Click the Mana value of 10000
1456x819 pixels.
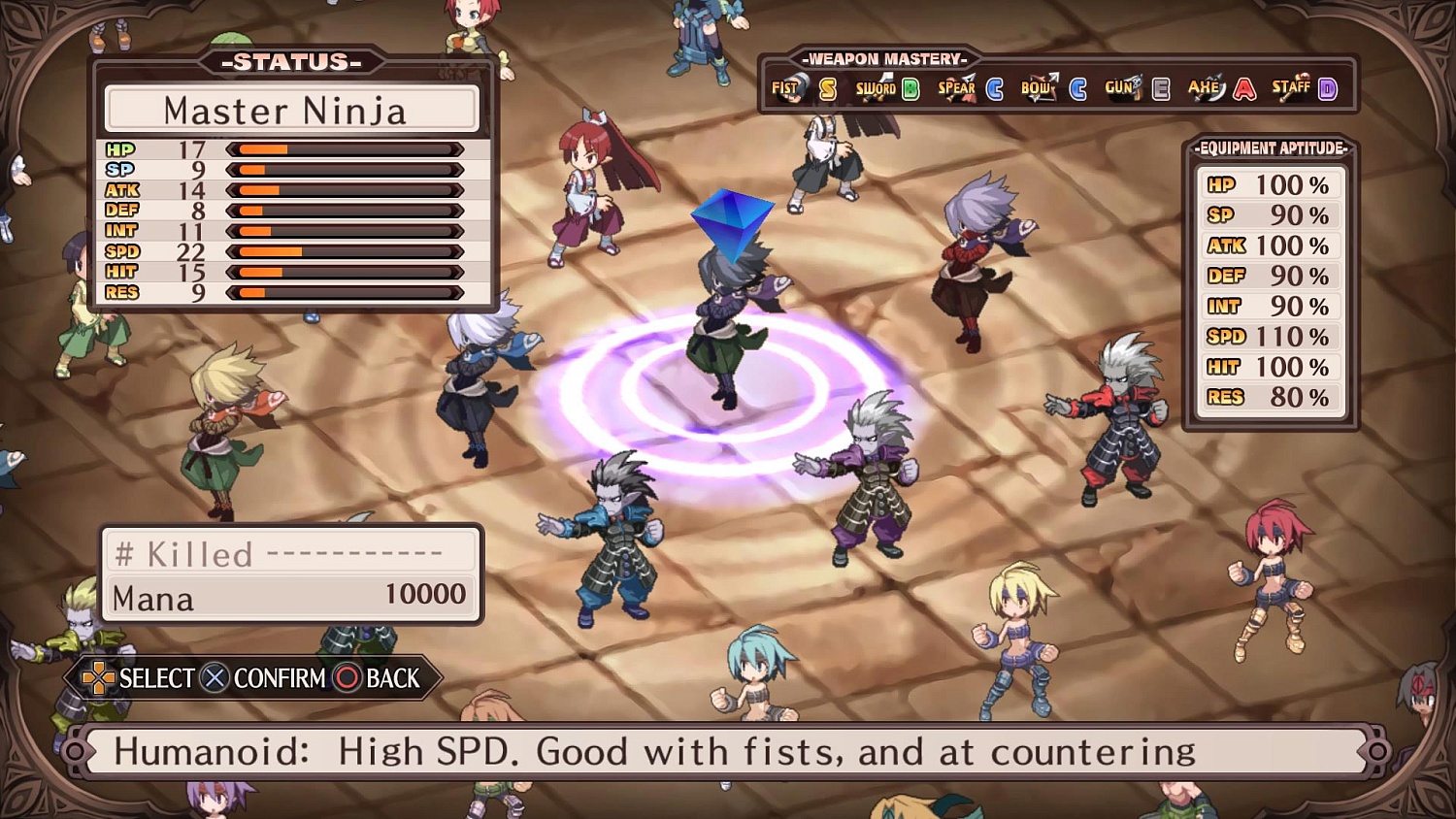pos(424,595)
